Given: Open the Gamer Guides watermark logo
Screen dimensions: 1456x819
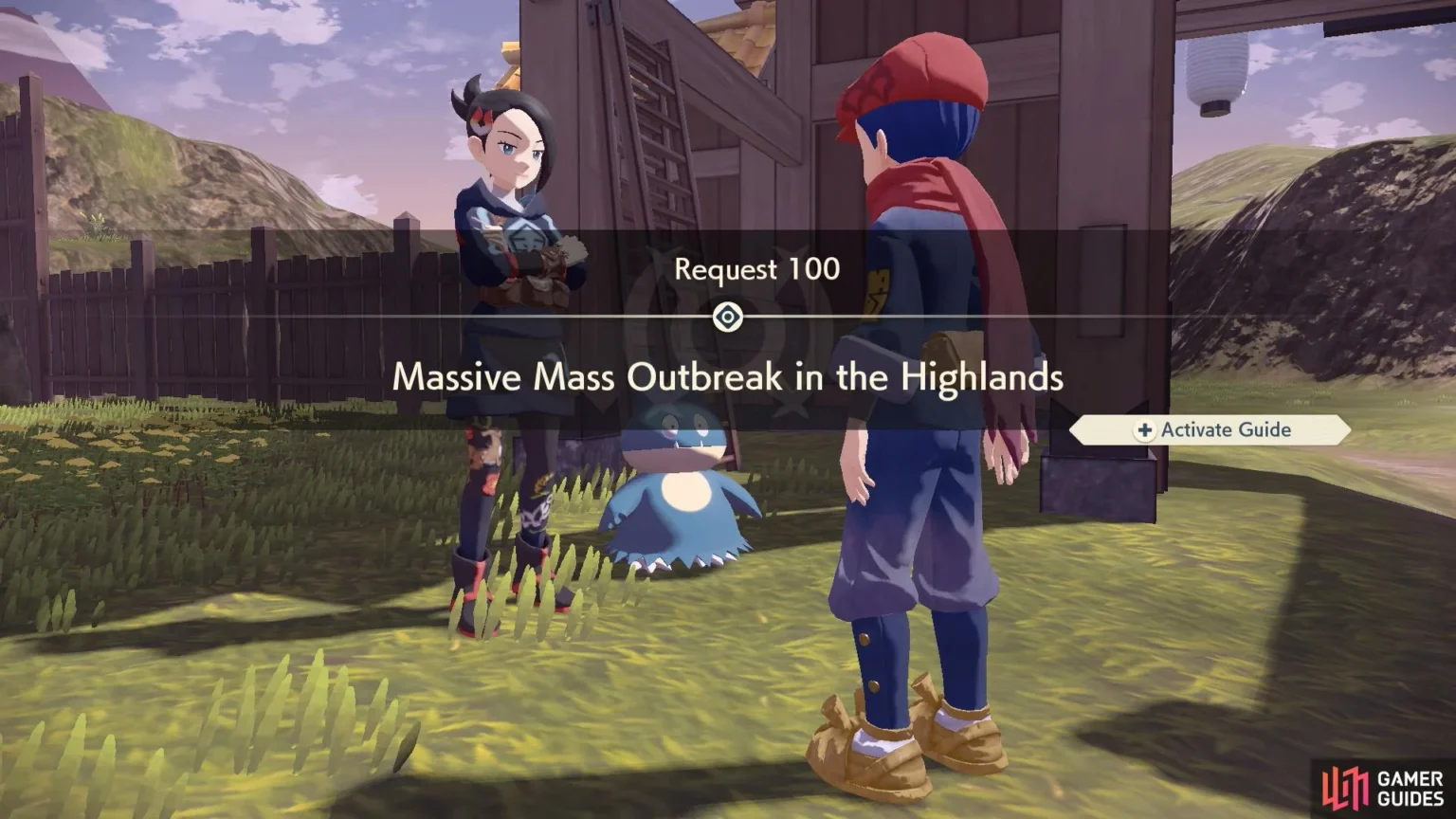Looking at the screenshot, I should click(1382, 788).
